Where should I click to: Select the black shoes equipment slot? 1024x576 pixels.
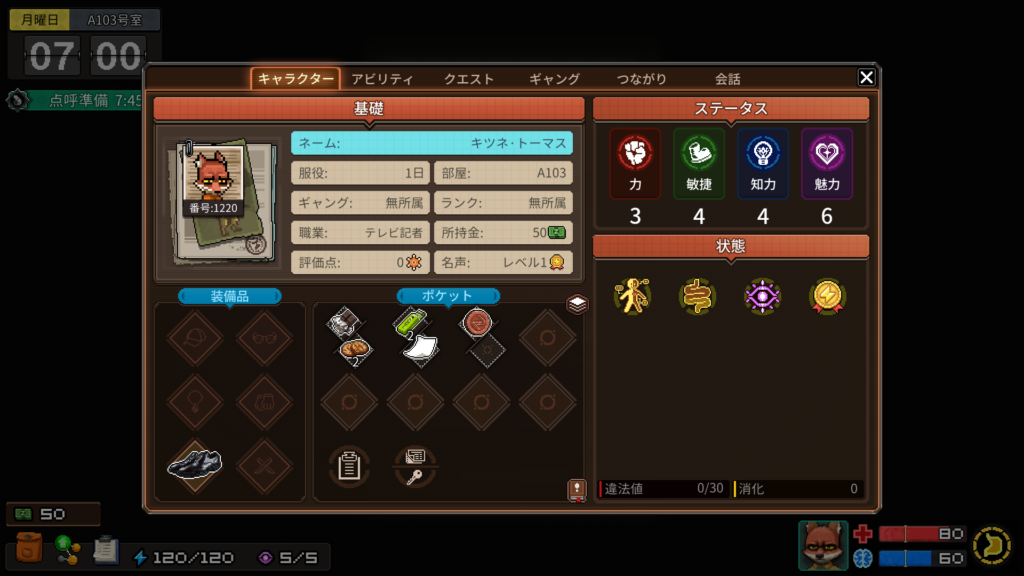click(x=195, y=464)
